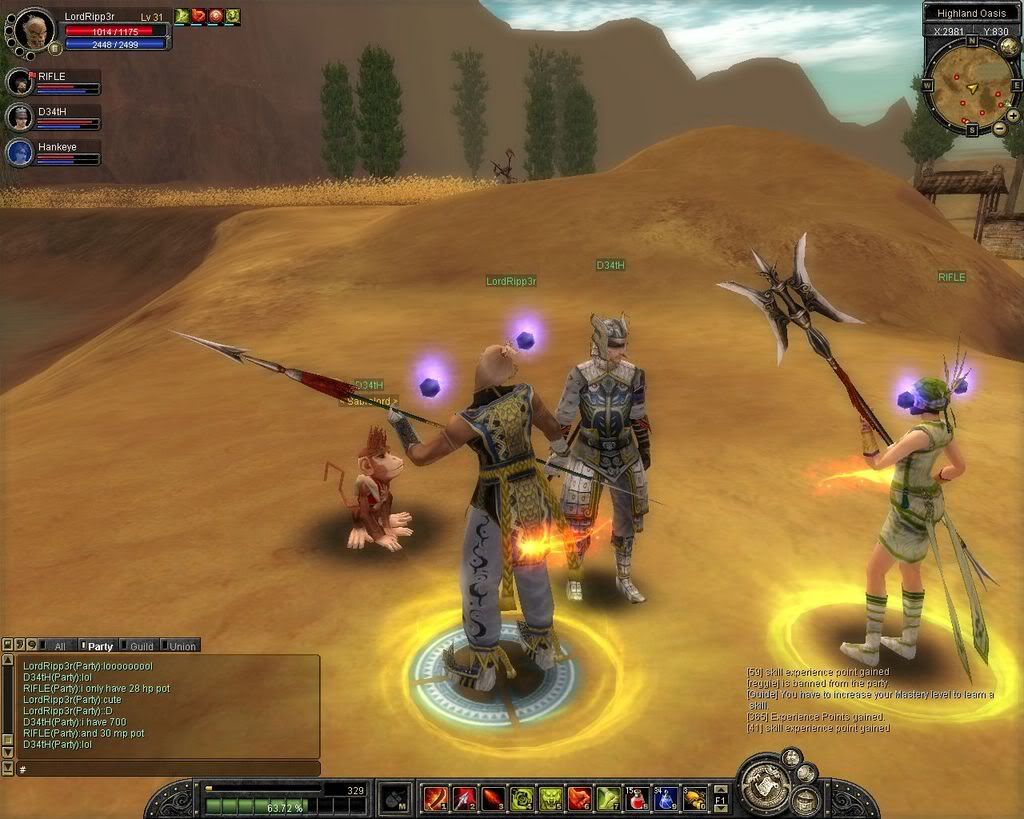The width and height of the screenshot is (1024, 819).
Task: Switch chat to the Party tab
Action: pyautogui.click(x=99, y=646)
